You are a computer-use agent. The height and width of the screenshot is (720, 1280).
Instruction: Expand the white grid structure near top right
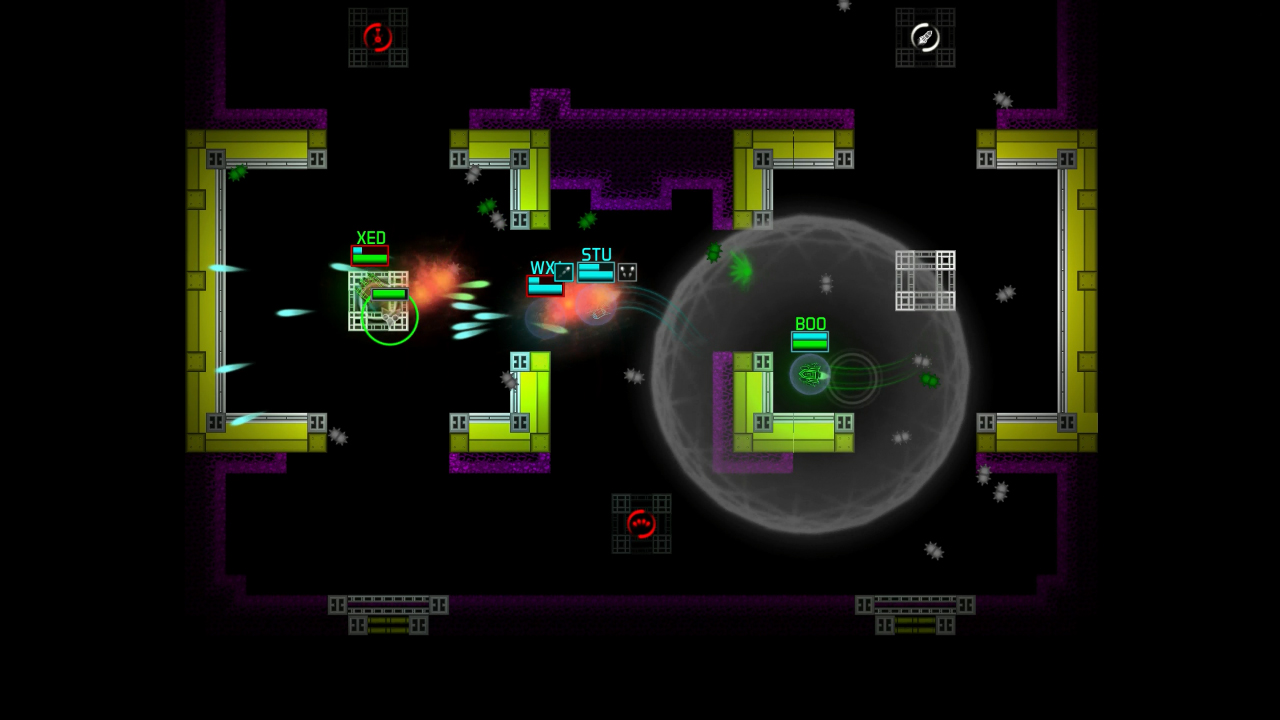click(925, 278)
